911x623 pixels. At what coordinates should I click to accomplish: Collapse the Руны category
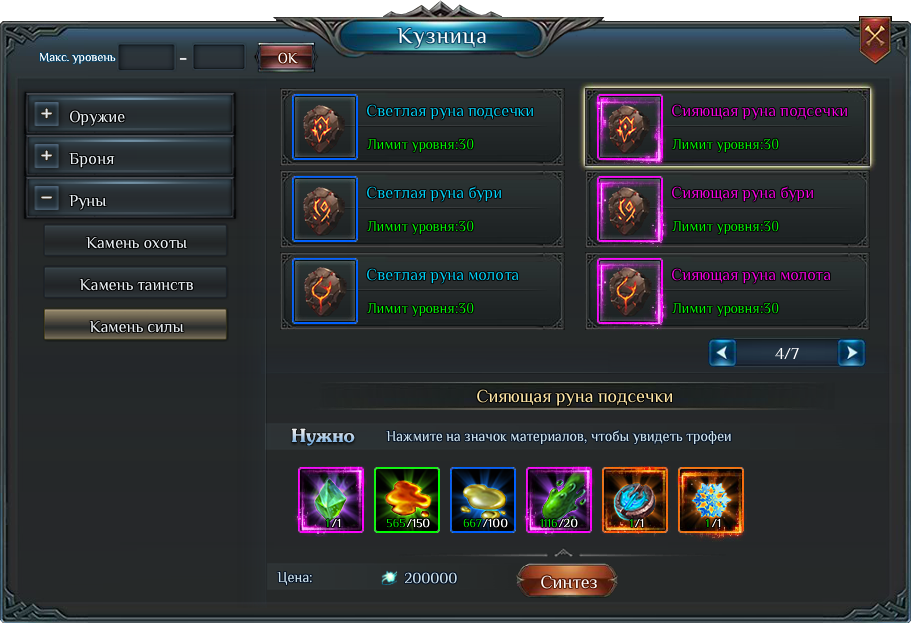coord(47,199)
